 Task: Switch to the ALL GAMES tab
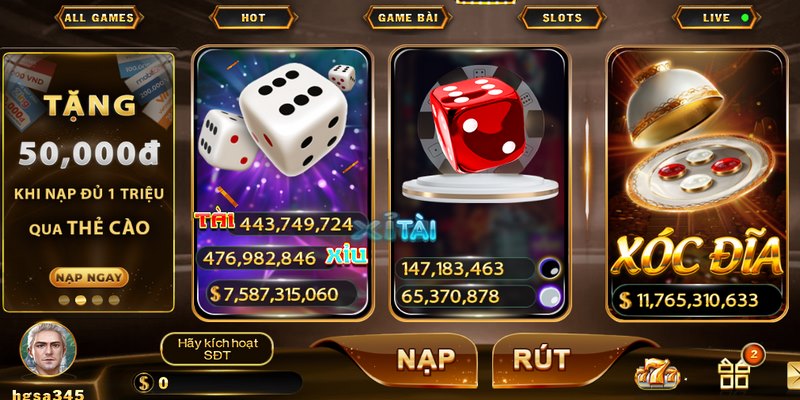pos(98,18)
